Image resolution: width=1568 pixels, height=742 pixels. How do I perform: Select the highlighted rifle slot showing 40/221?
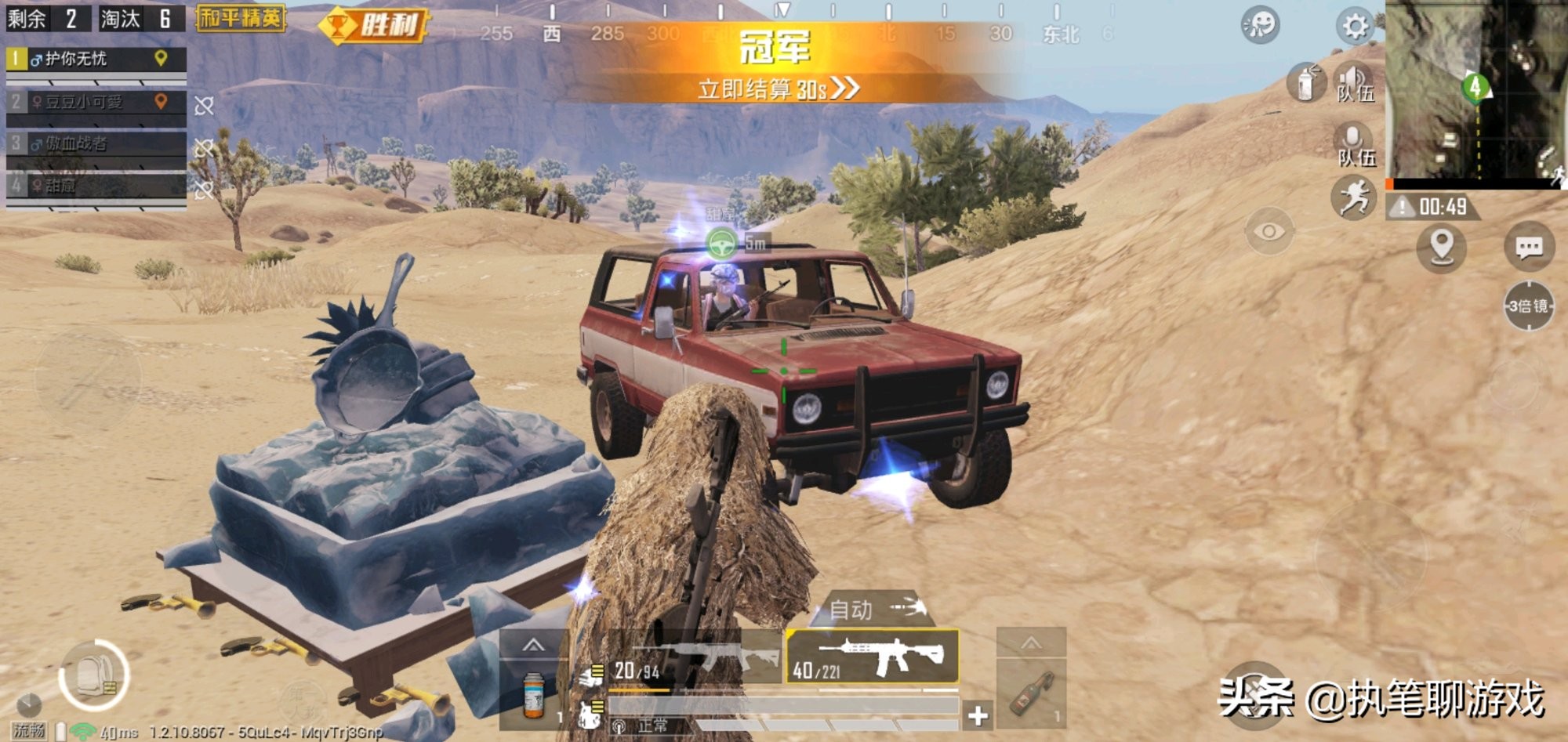[x=872, y=657]
